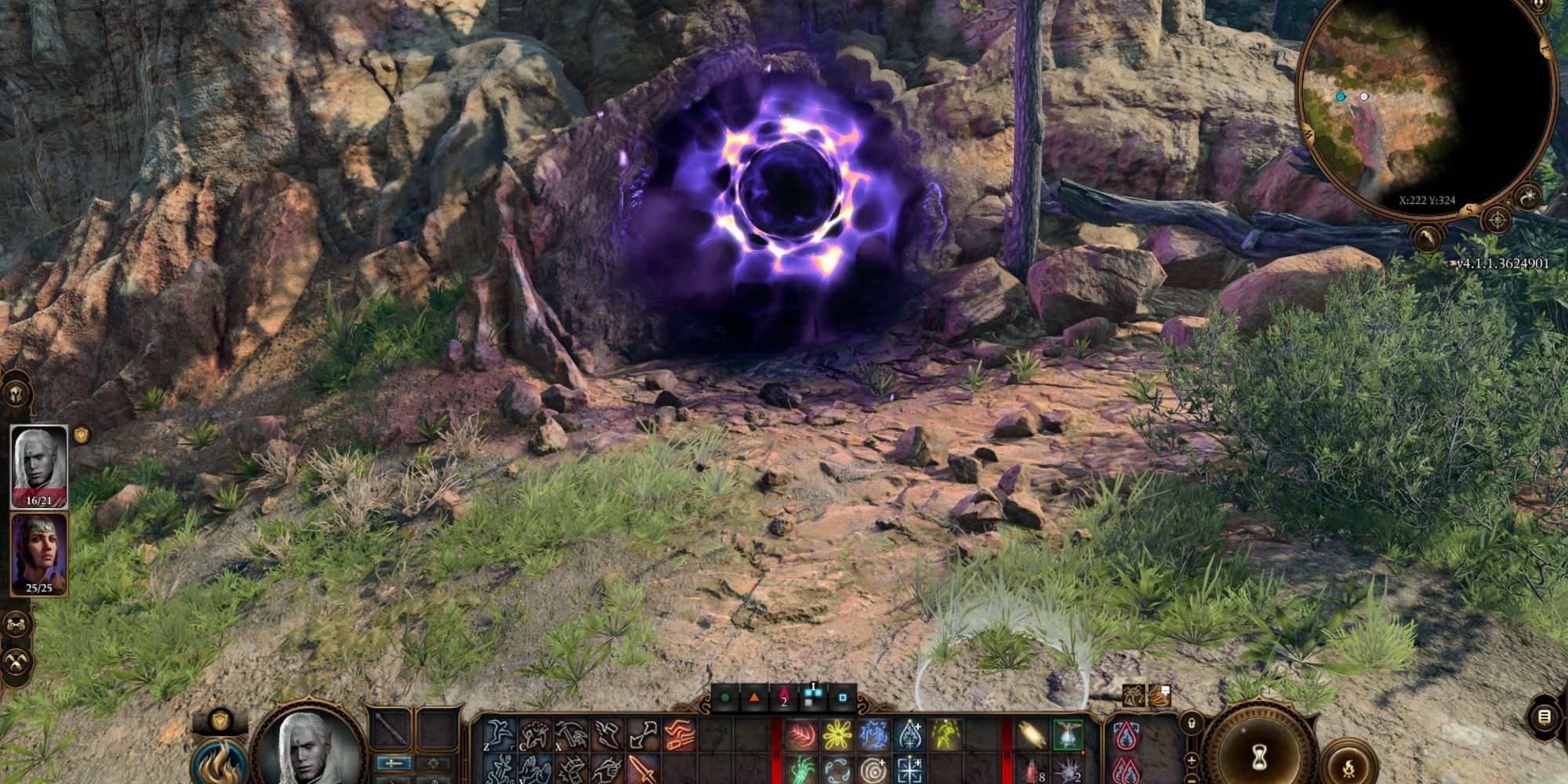Toggle turn-based mode with the hourglass
The image size is (1568, 784).
click(x=1260, y=757)
